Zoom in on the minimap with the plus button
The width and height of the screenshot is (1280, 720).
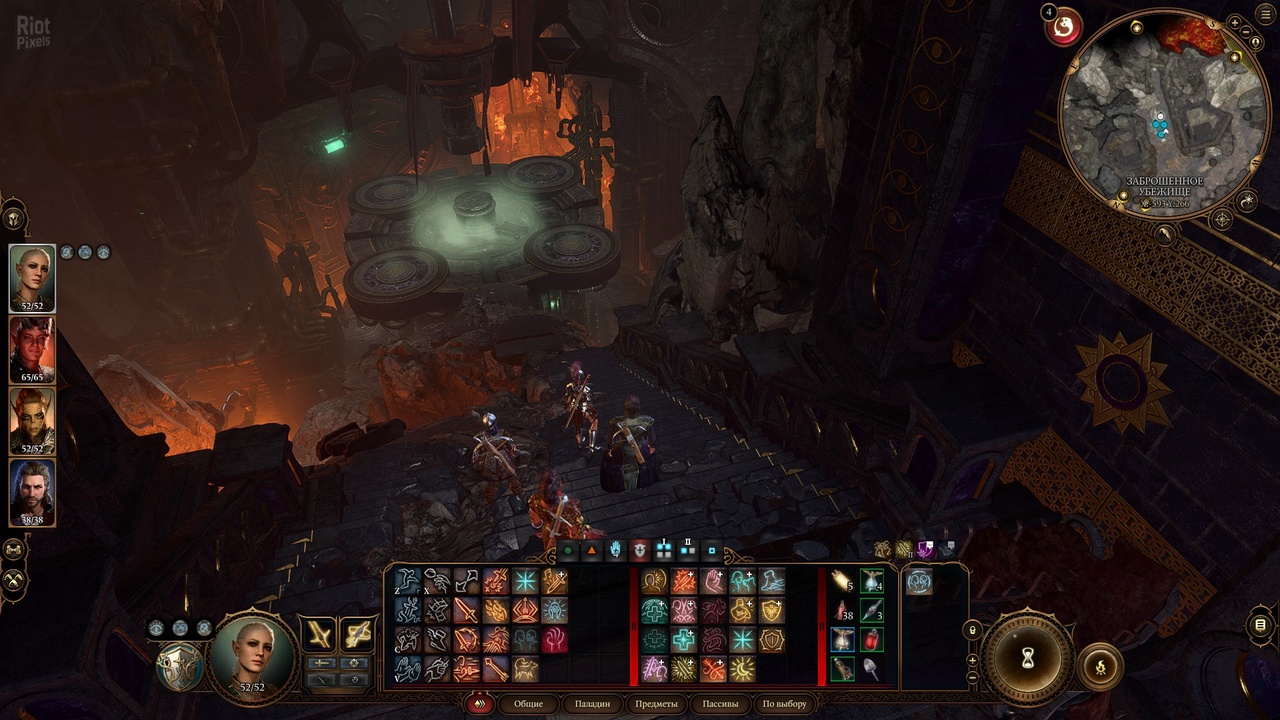pos(1234,23)
